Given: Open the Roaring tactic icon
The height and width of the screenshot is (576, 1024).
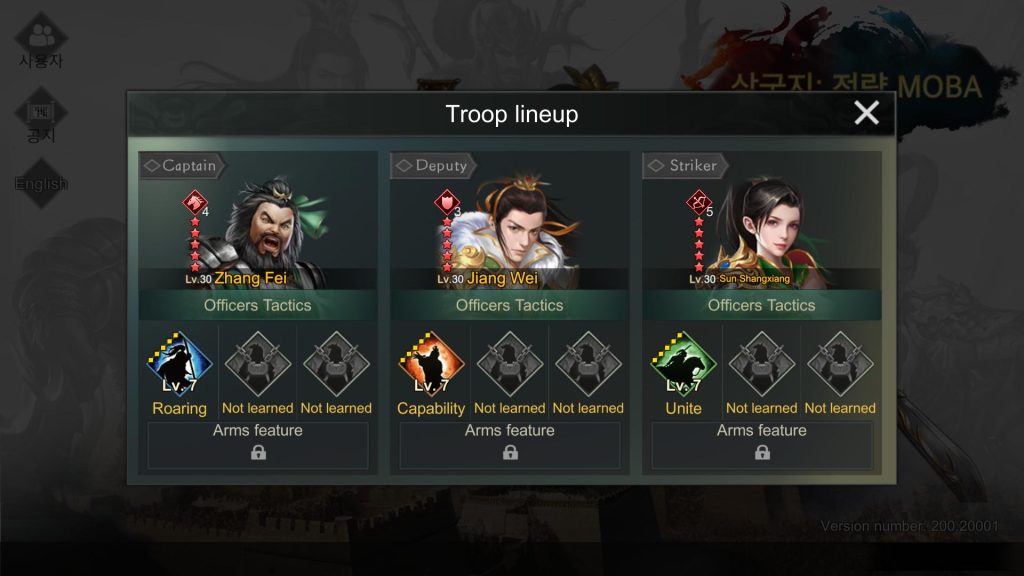Looking at the screenshot, I should tap(180, 366).
